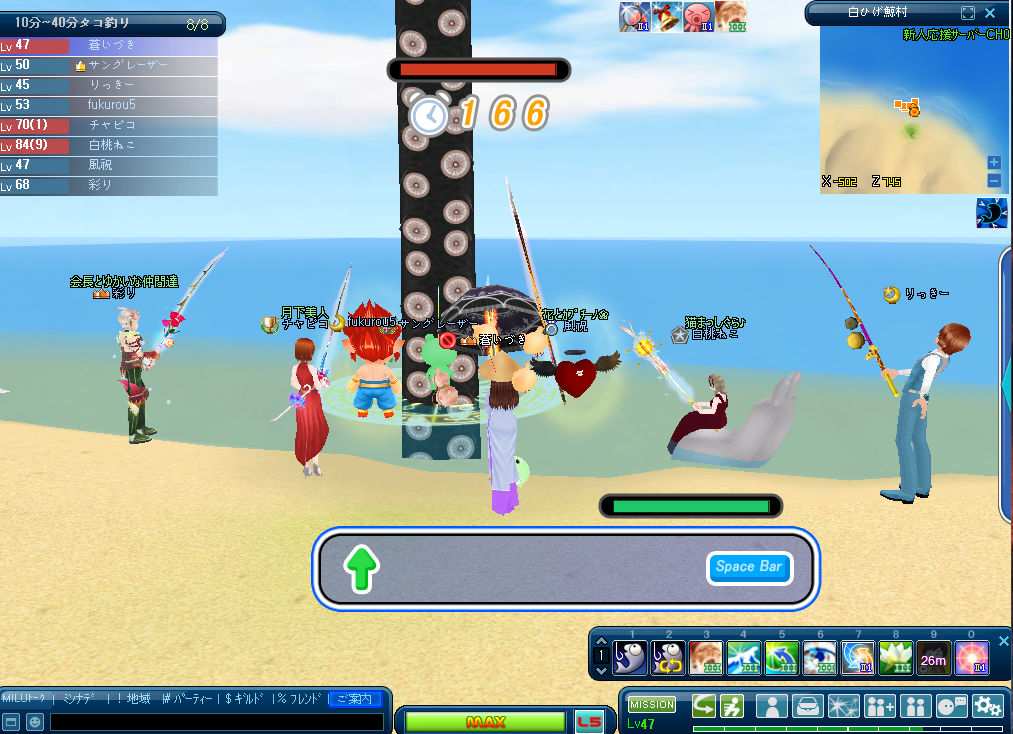Open the smiley emoticon picker
Image resolution: width=1013 pixels, height=734 pixels.
[34, 721]
